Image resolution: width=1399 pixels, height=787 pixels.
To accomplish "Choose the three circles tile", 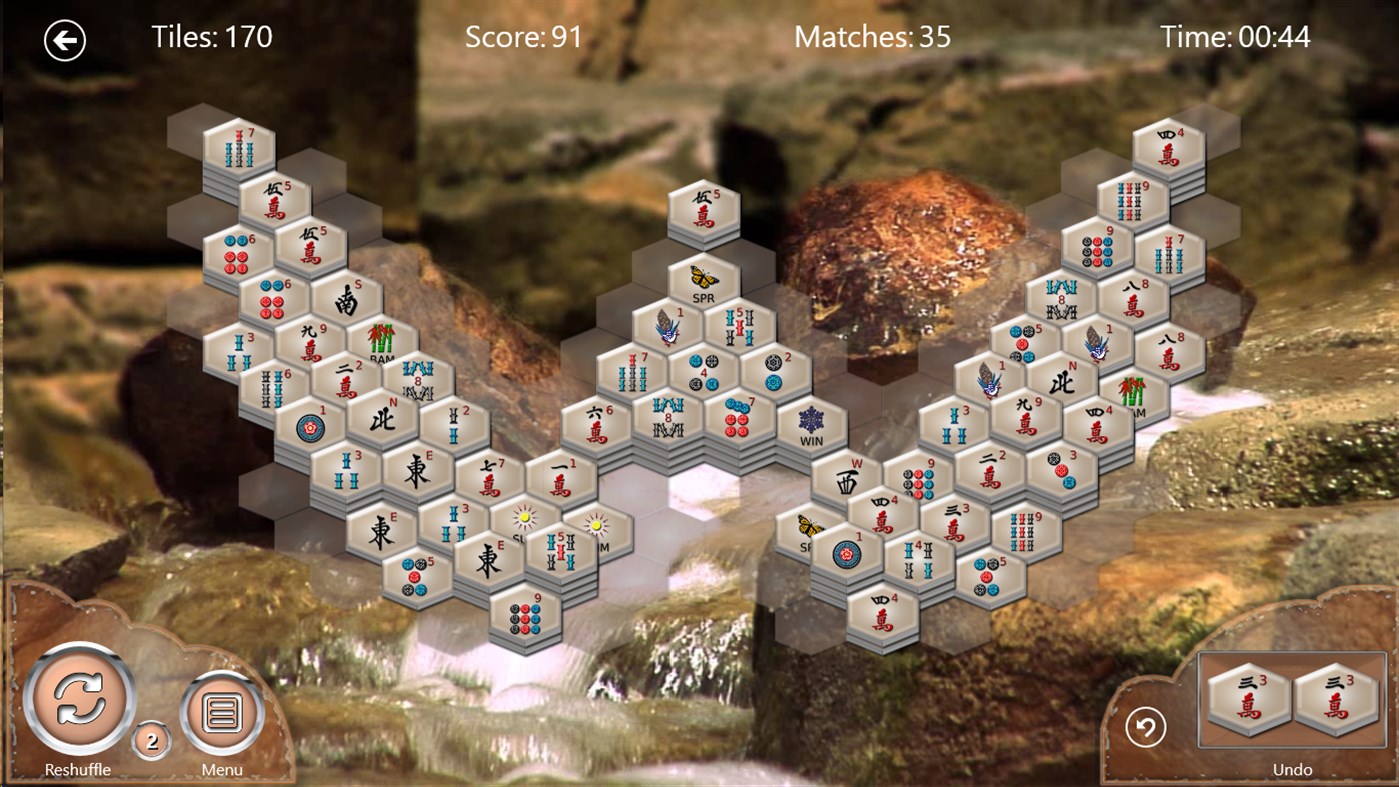I will (x=1062, y=469).
